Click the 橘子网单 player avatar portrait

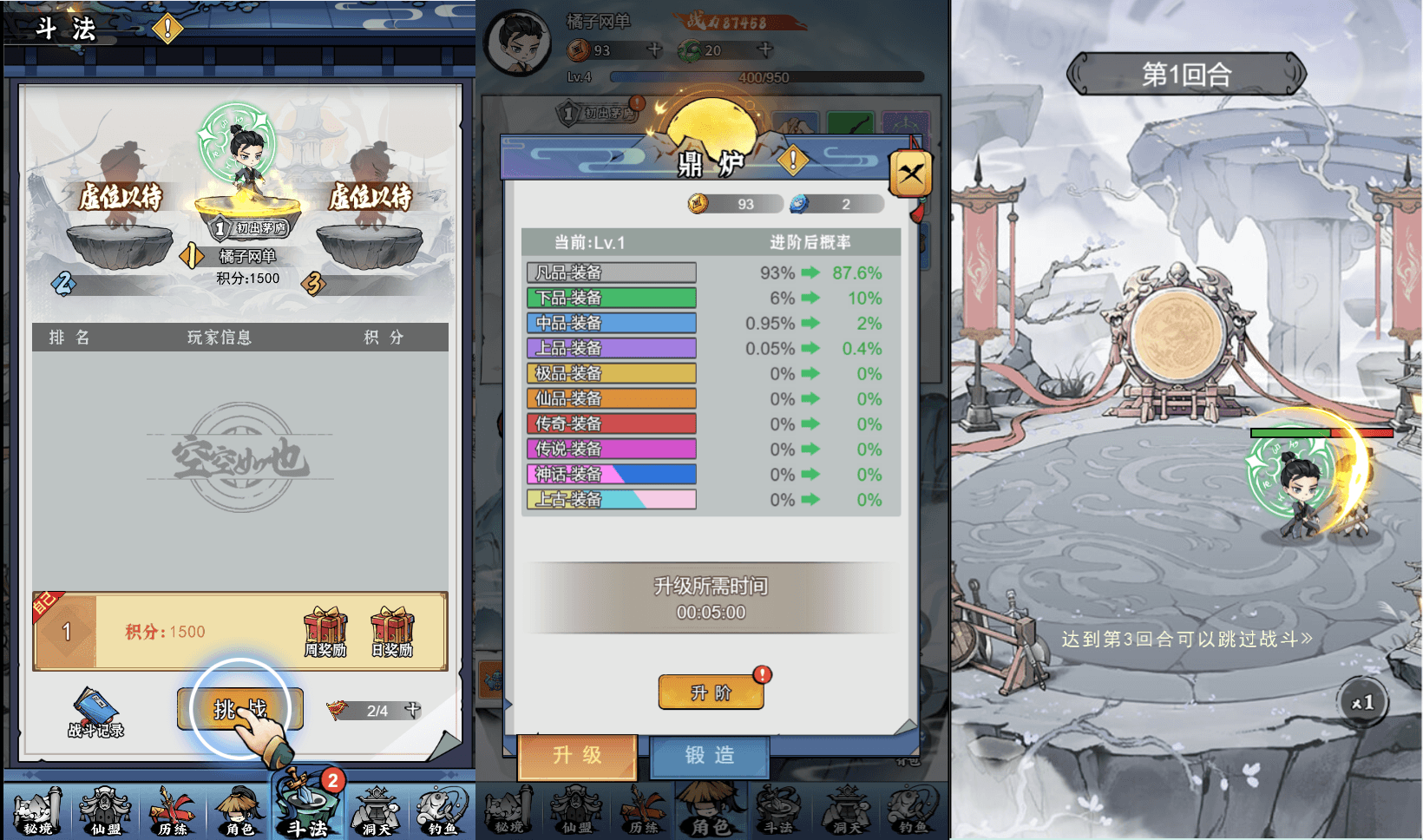[518, 41]
